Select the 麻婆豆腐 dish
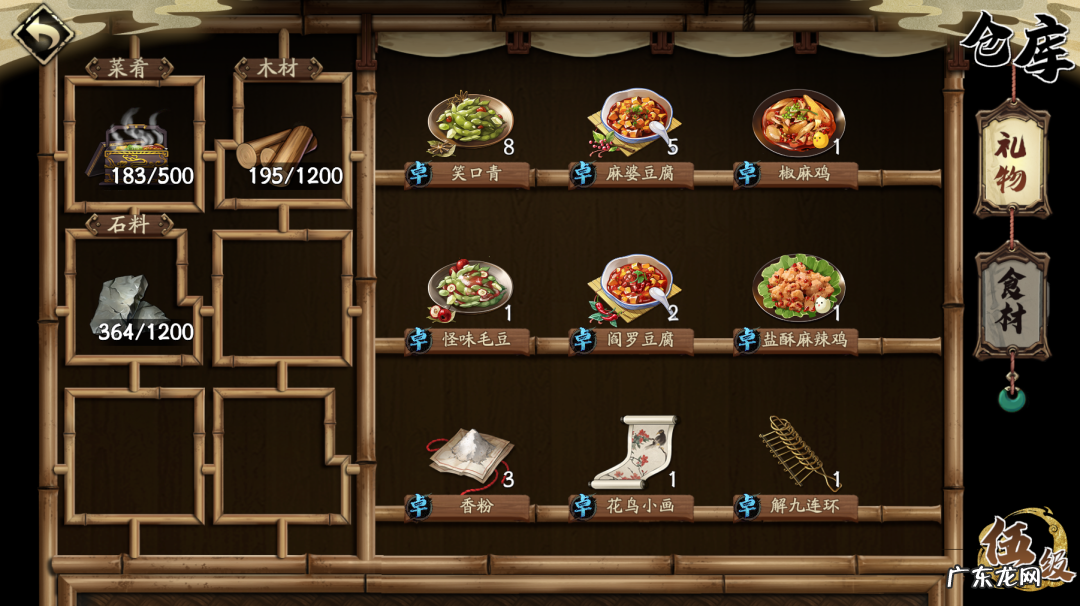This screenshot has height=606, width=1080. pos(634,125)
